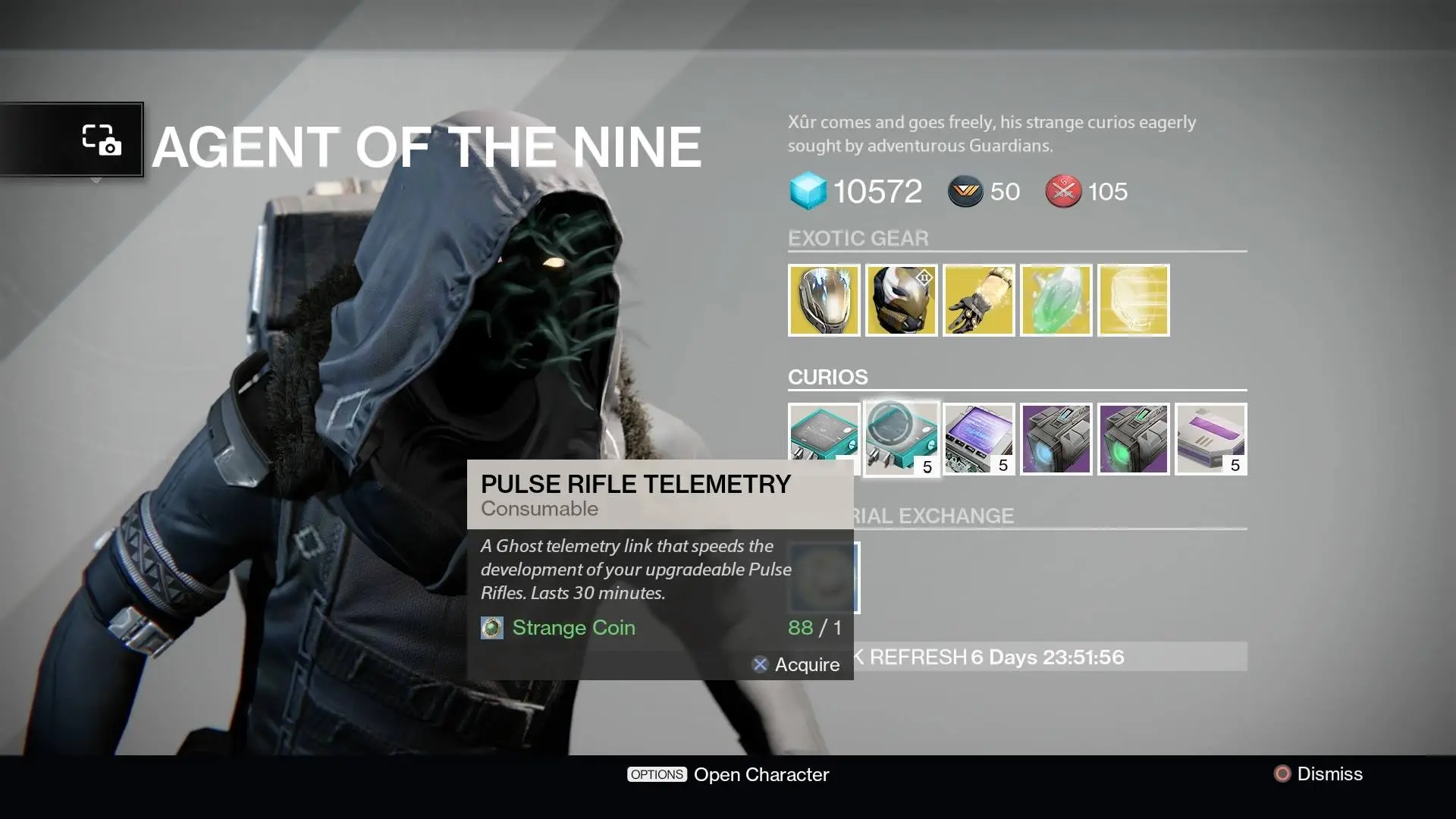
Task: Select the first teal telemetry box under Curios
Action: click(824, 439)
